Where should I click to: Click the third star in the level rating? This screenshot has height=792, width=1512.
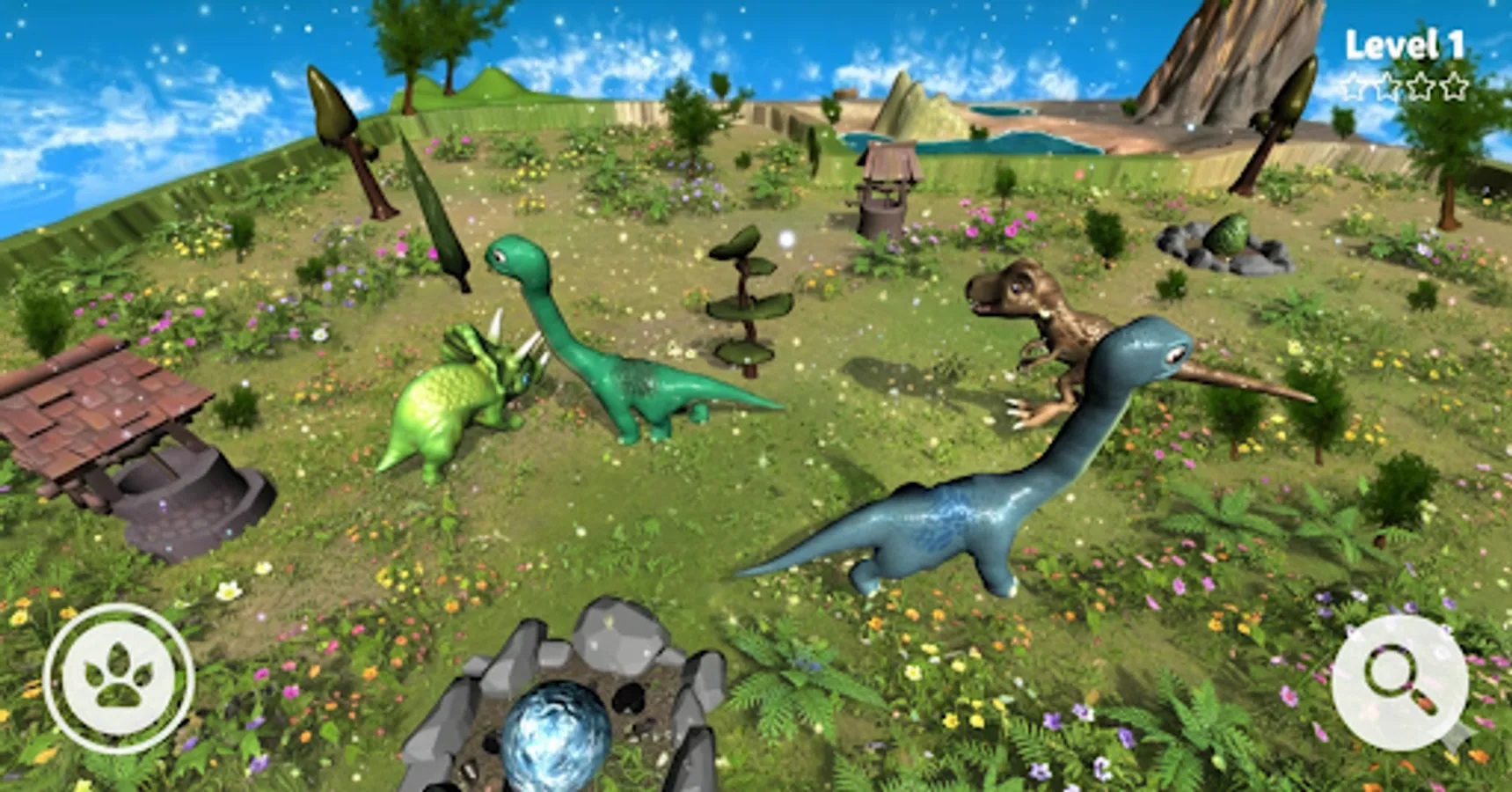pyautogui.click(x=1421, y=86)
